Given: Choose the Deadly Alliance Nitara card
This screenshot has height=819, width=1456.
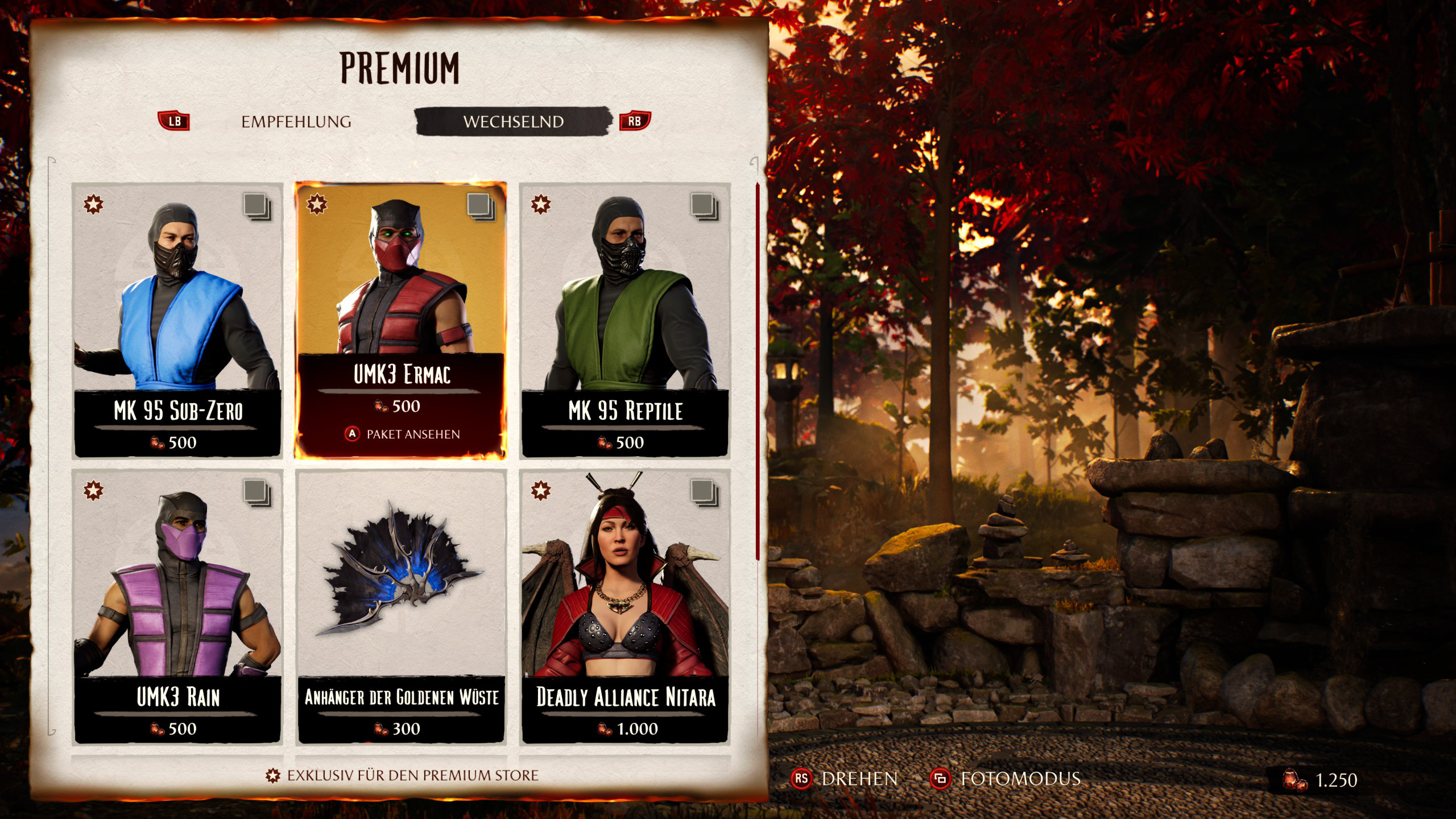Looking at the screenshot, I should click(625, 606).
